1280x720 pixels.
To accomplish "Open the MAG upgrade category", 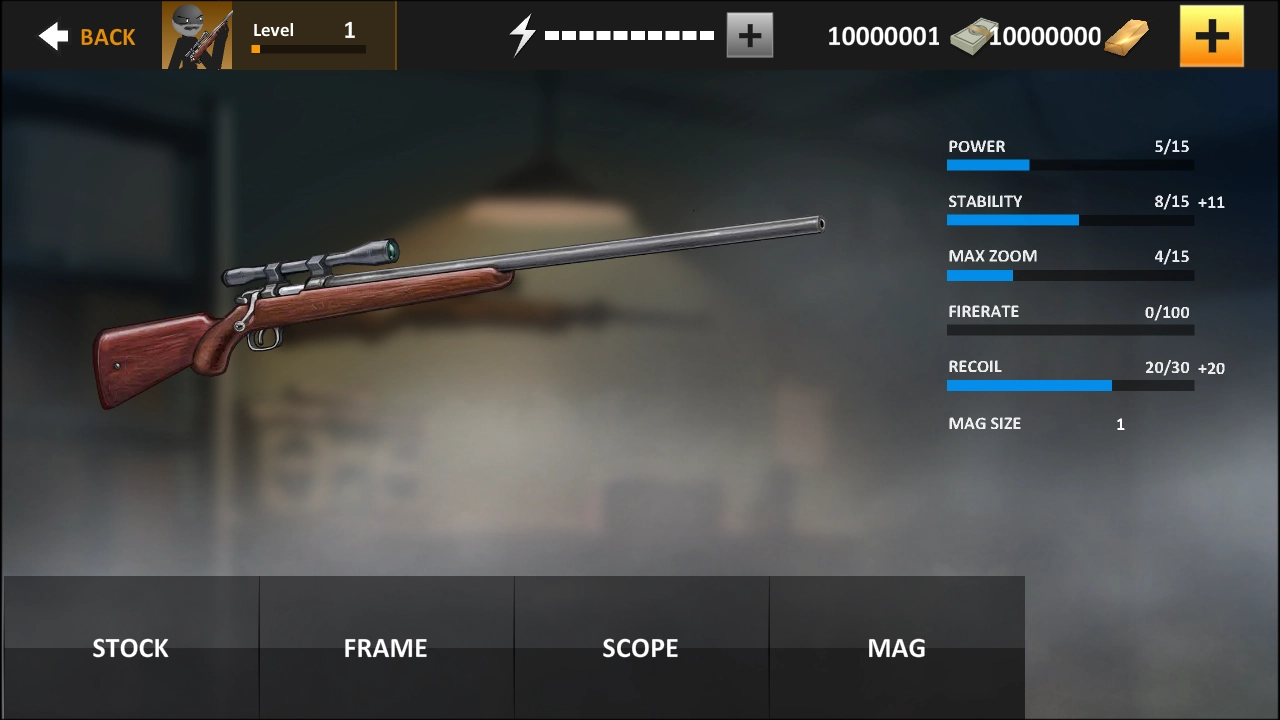I will click(897, 647).
